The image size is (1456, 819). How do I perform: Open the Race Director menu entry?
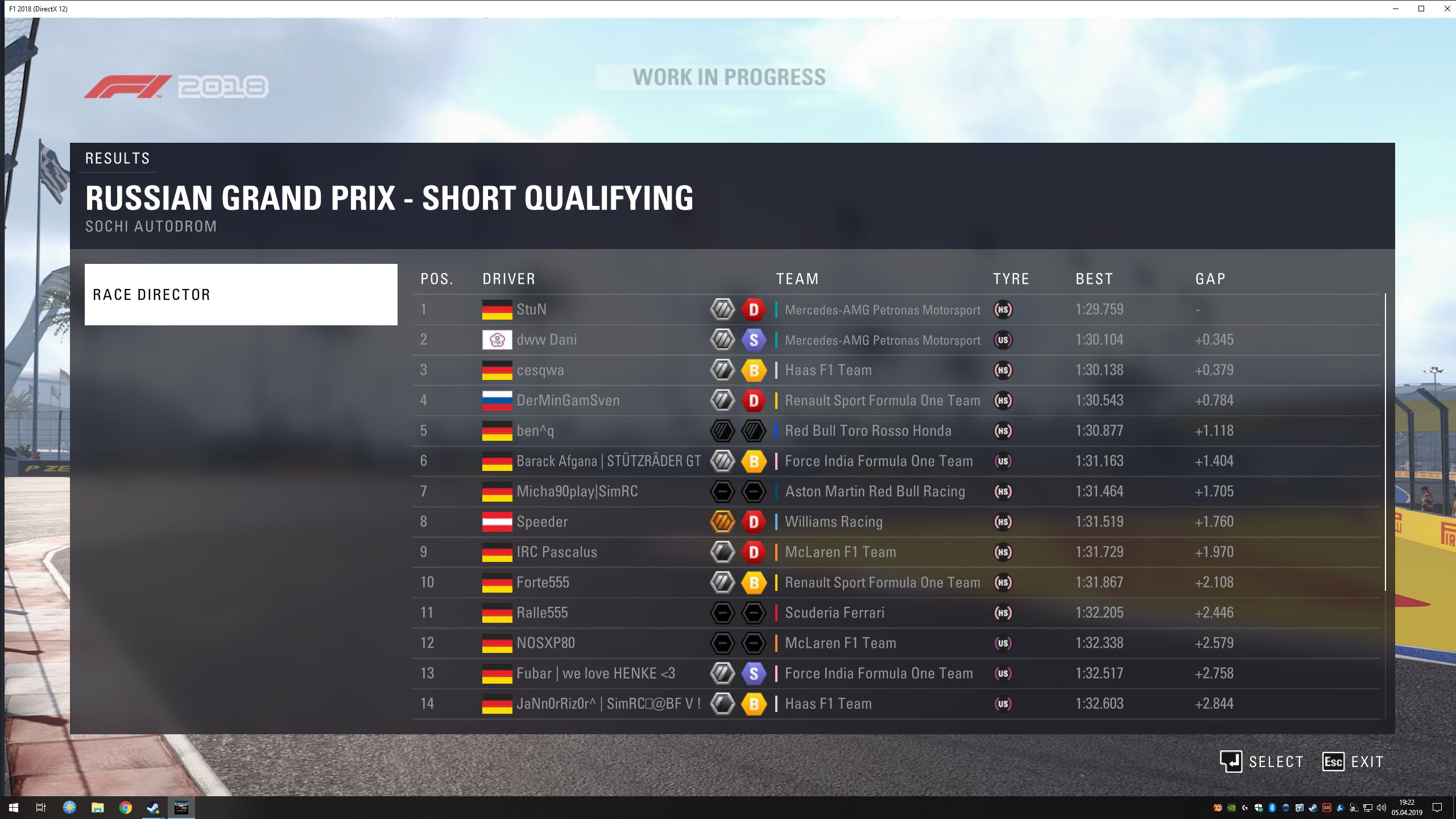click(x=241, y=295)
